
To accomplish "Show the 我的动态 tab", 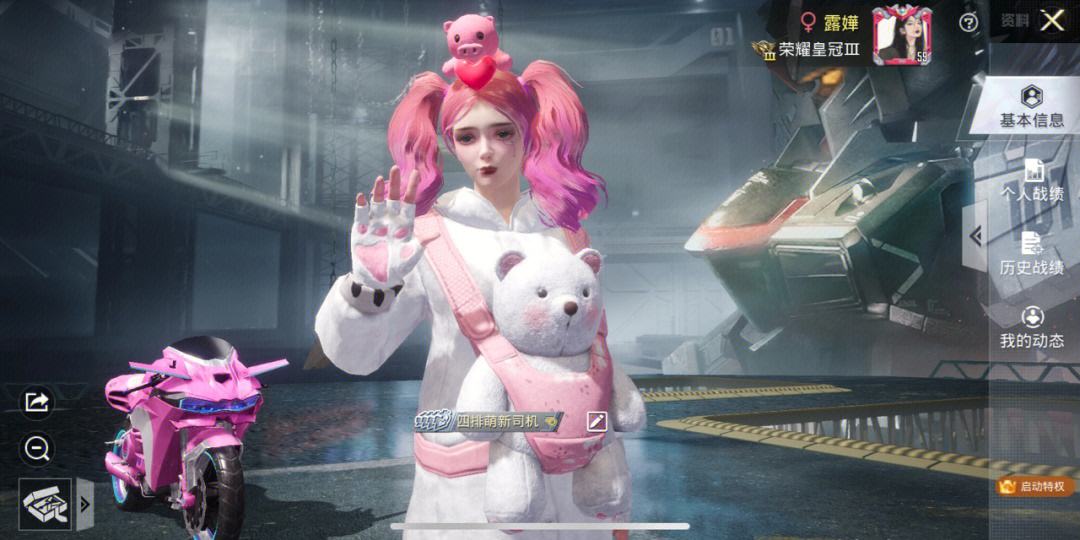I will 1032,327.
